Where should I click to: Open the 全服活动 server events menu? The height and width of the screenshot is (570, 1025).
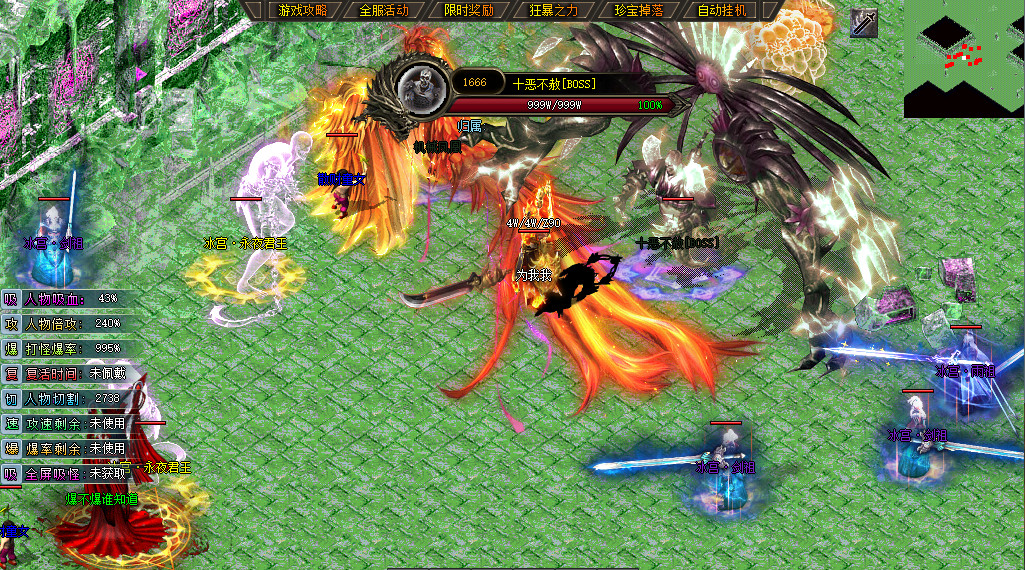click(x=384, y=11)
